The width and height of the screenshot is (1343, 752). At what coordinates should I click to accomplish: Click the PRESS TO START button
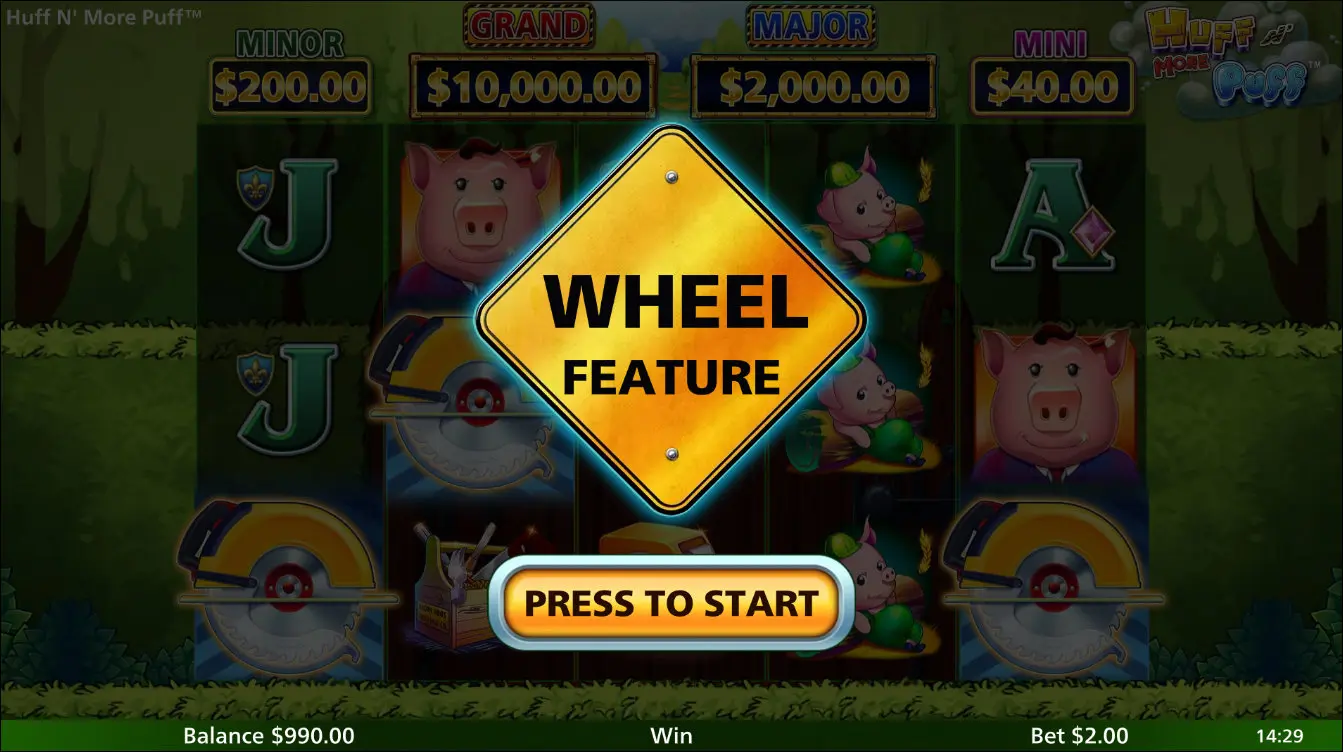tap(671, 602)
